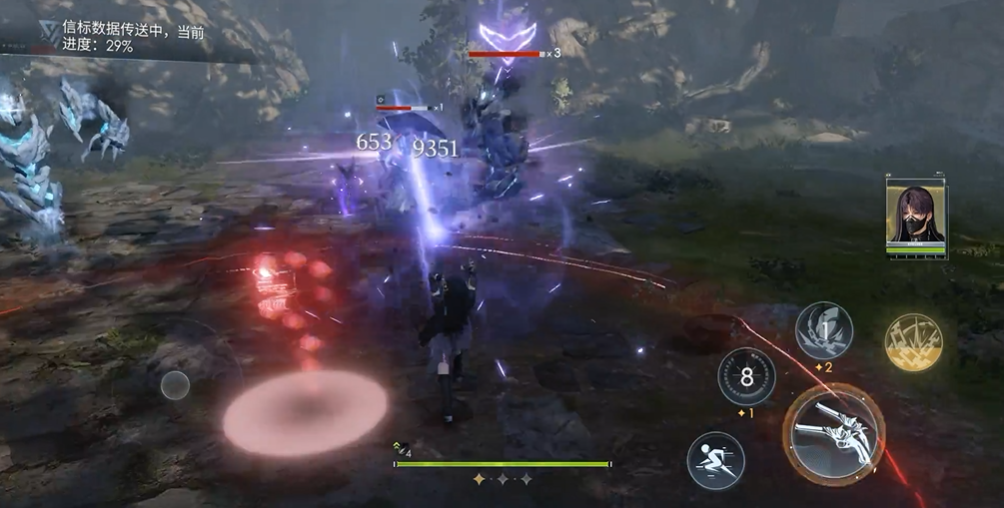This screenshot has width=1004, height=508.
Task: Fire the revolver basic attack button
Action: (834, 434)
